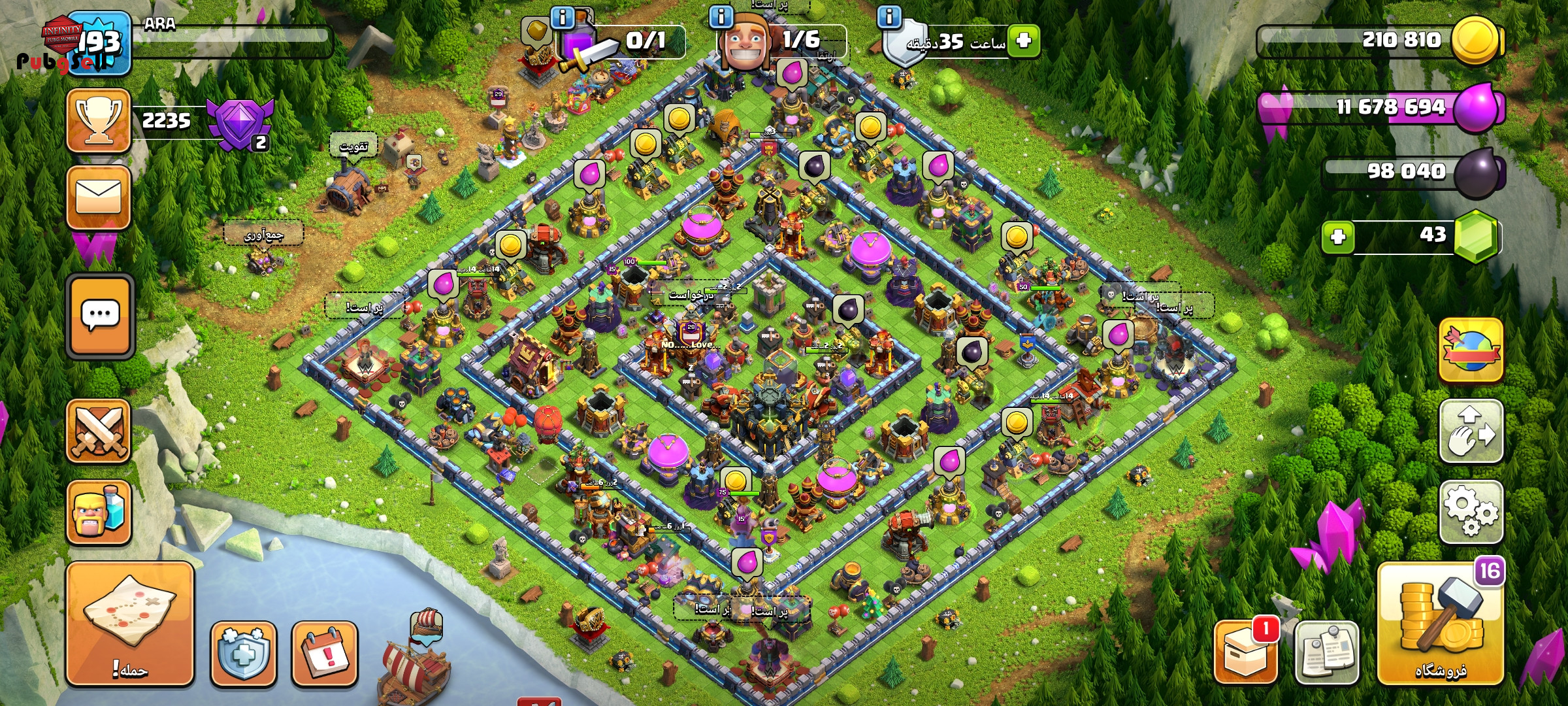Click the level 193 experience badge
Screen dimensions: 1568x706
(x=99, y=43)
